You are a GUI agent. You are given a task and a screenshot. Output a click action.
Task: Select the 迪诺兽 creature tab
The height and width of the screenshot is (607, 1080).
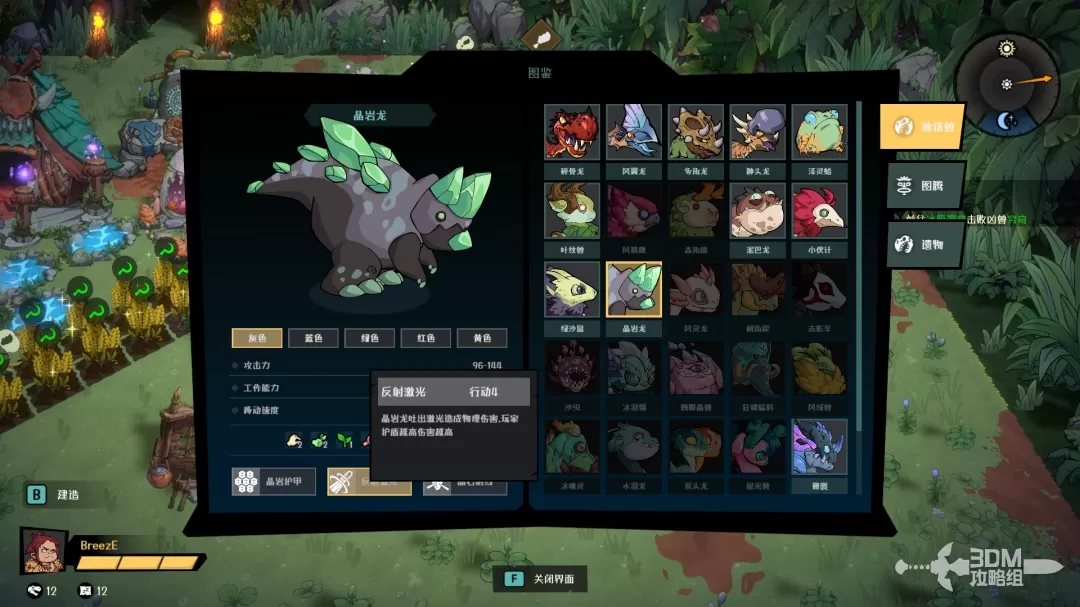pos(922,126)
